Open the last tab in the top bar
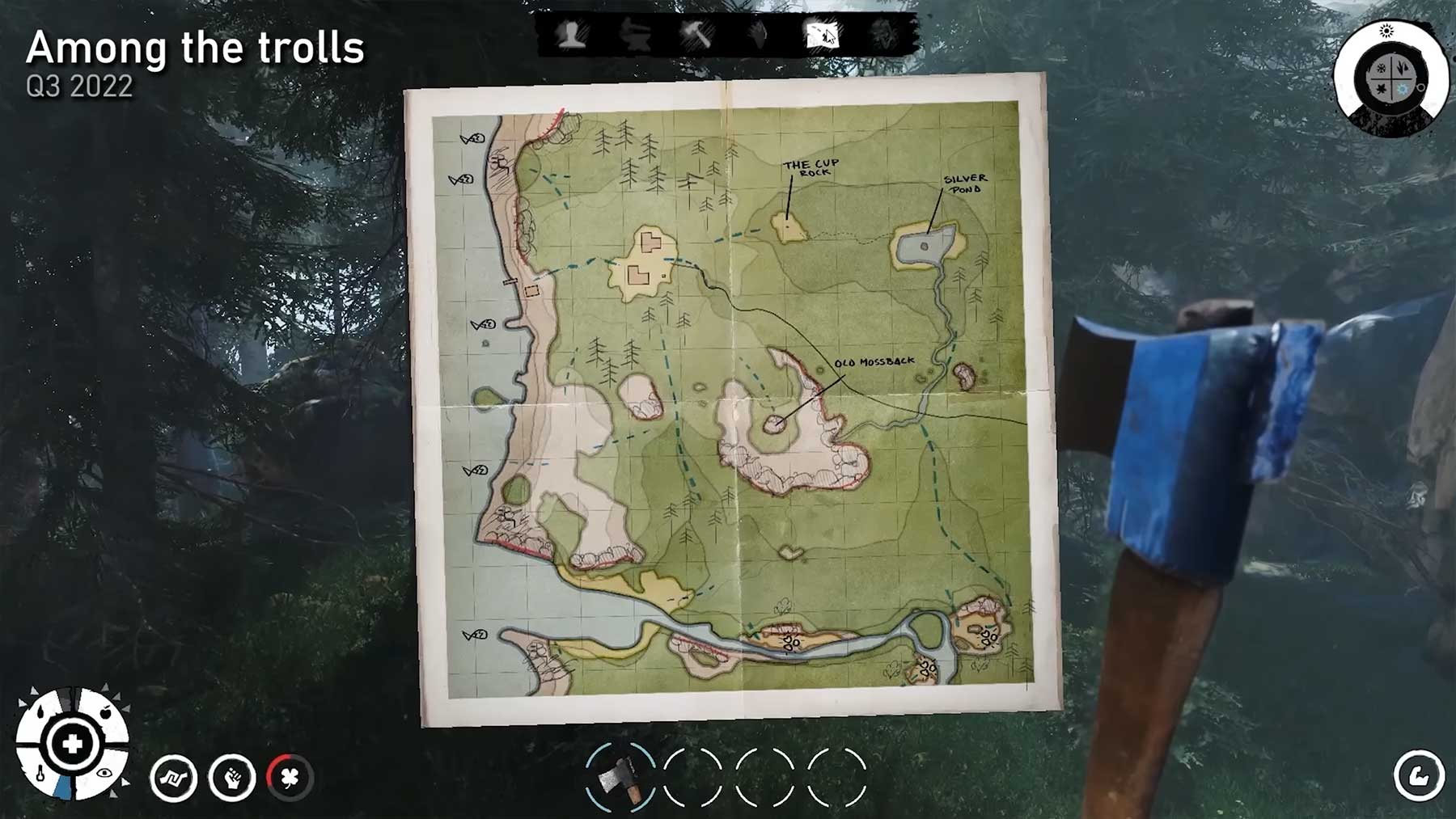This screenshot has height=819, width=1456. click(883, 36)
